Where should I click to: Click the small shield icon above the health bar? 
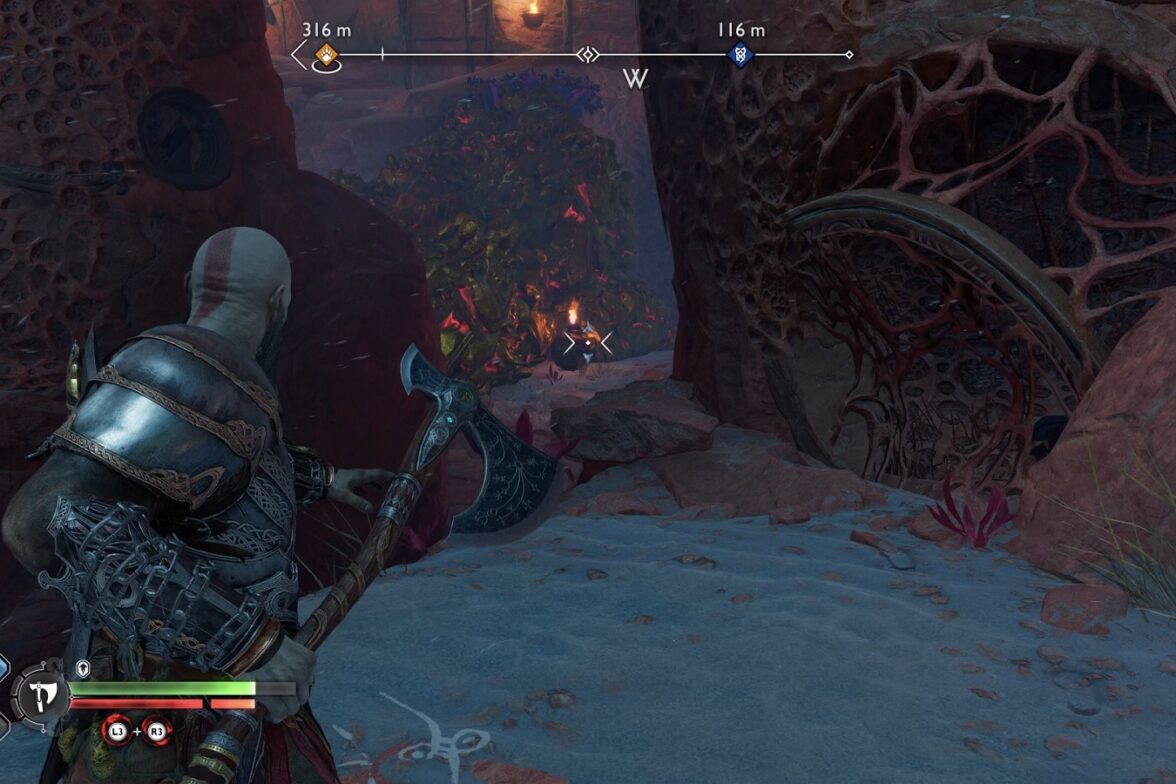pyautogui.click(x=83, y=669)
